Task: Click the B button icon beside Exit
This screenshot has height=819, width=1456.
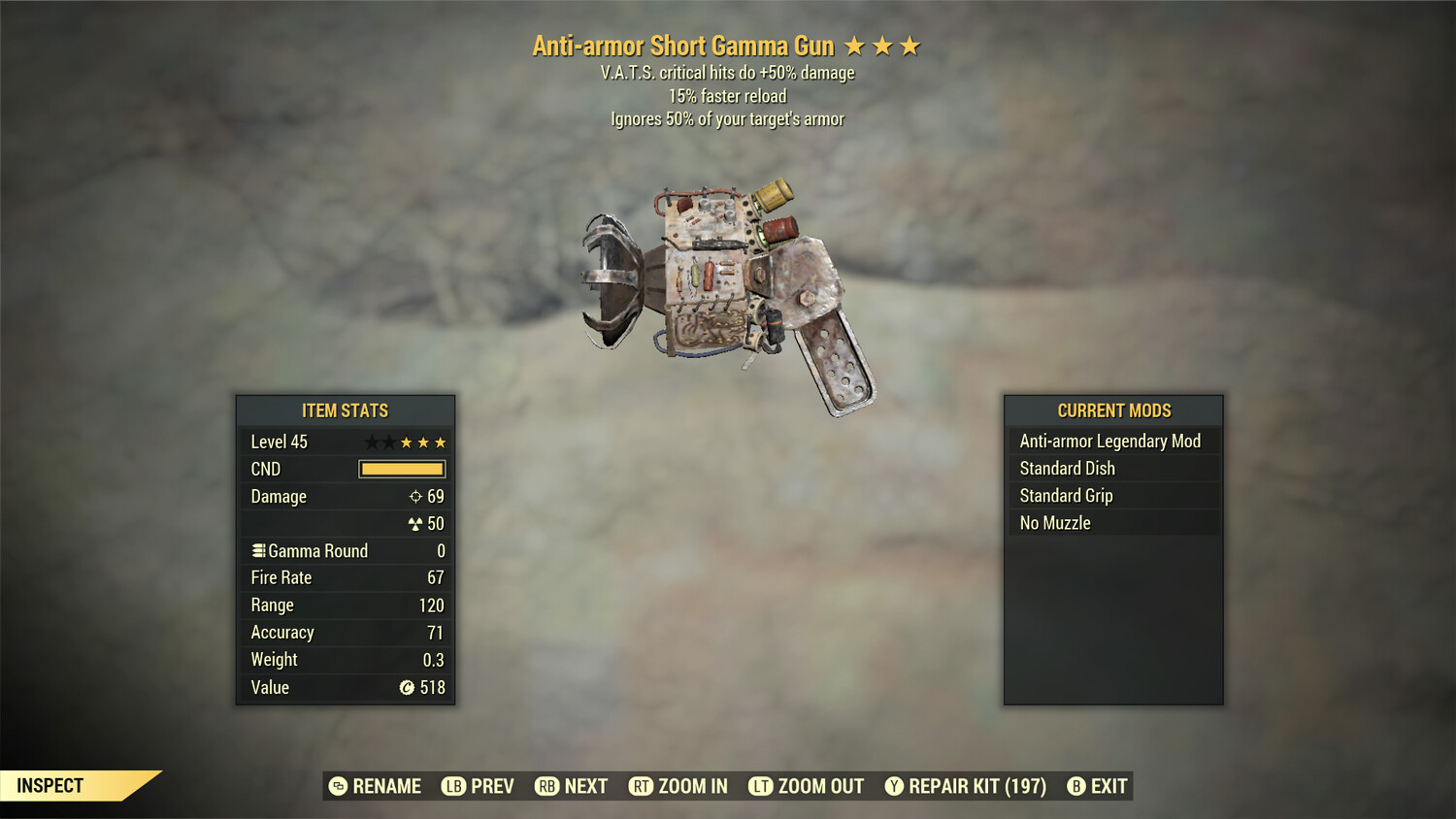Action: (1075, 786)
